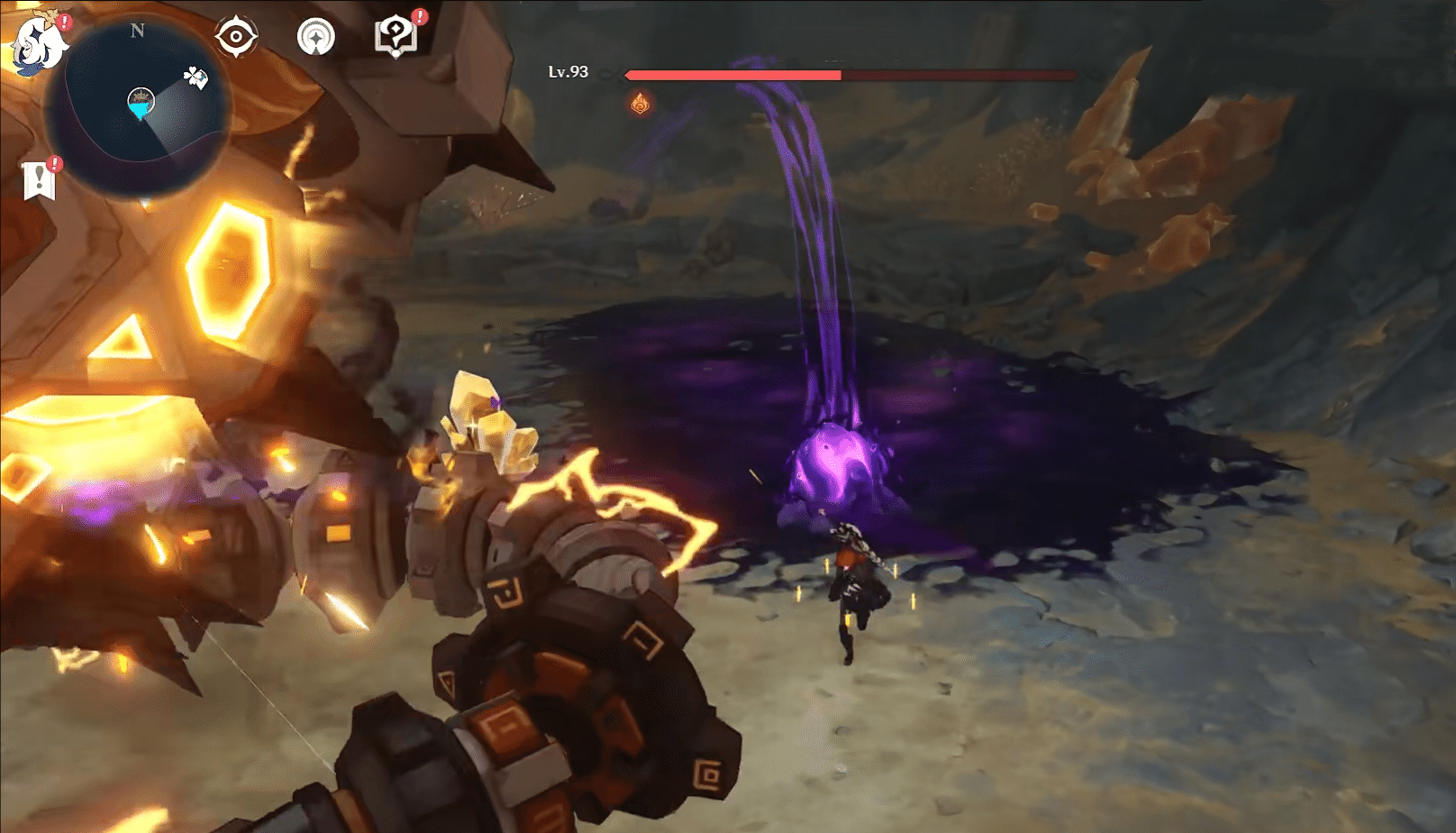
Task: Open the Adventurer Handbook
Action: 395,36
